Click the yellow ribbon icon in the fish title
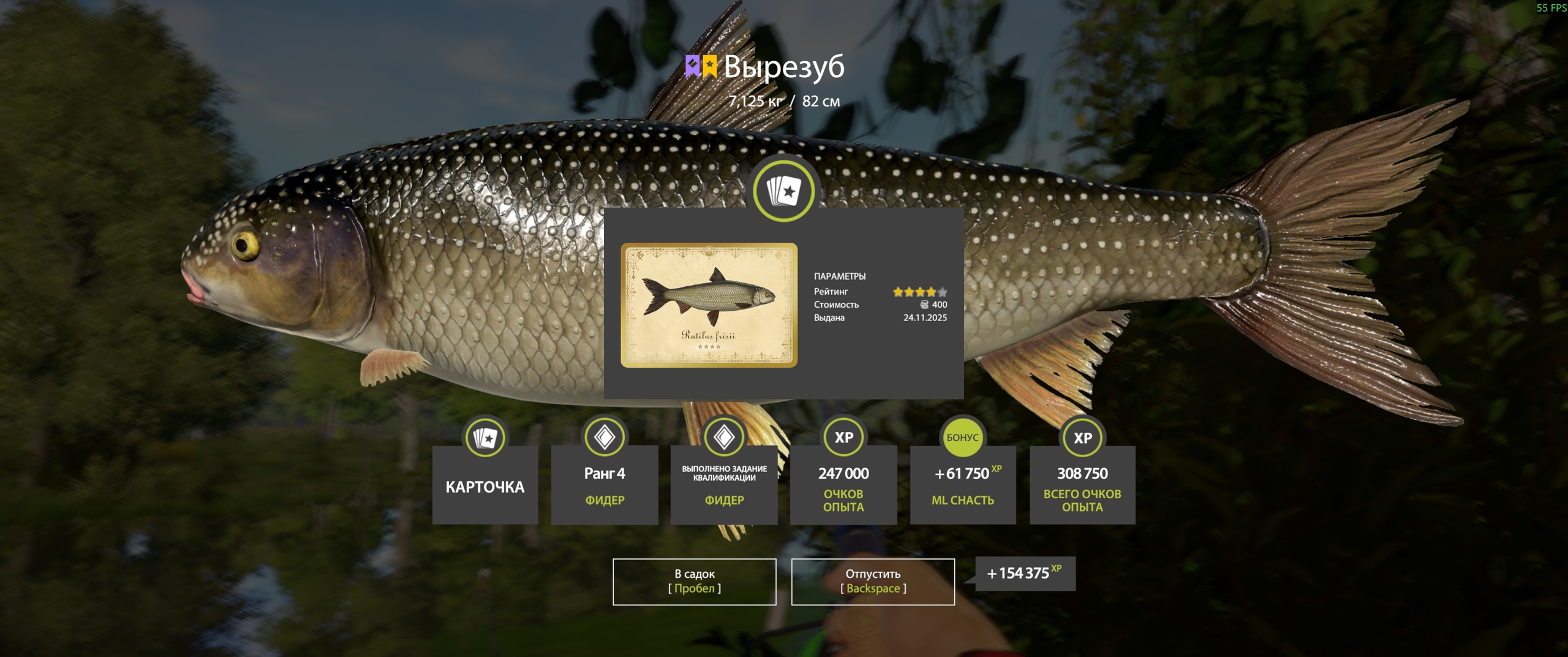The width and height of the screenshot is (1568, 657). click(x=710, y=66)
